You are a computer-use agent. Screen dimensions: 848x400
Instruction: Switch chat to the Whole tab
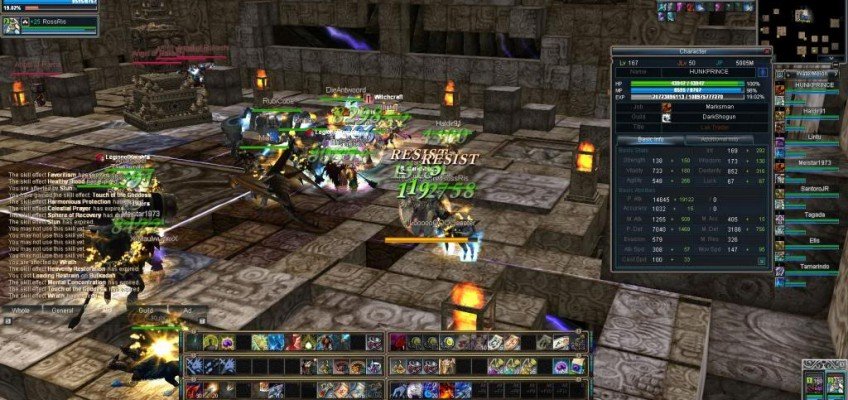pyautogui.click(x=21, y=312)
